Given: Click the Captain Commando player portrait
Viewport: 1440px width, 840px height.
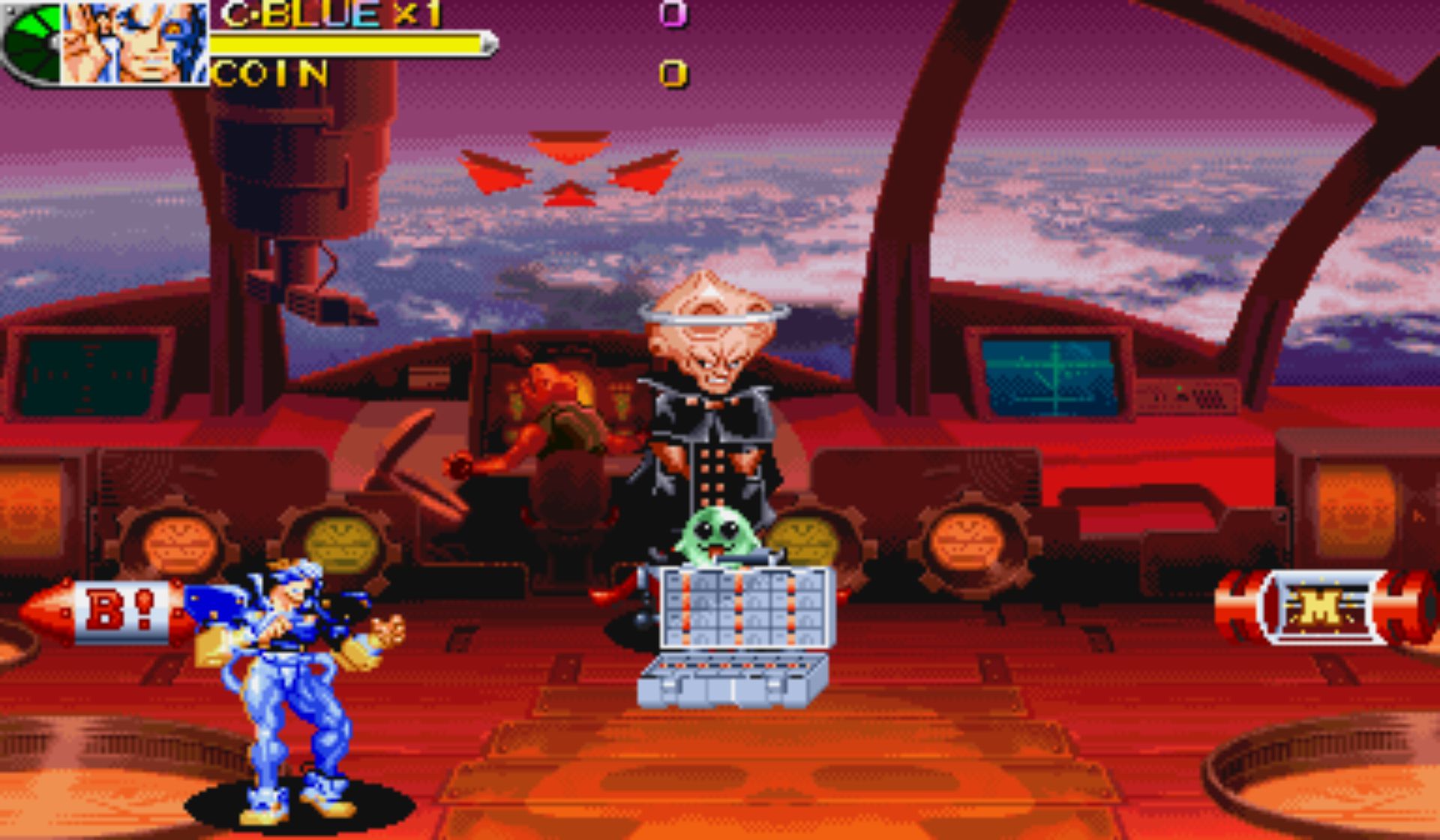Looking at the screenshot, I should 135,42.
